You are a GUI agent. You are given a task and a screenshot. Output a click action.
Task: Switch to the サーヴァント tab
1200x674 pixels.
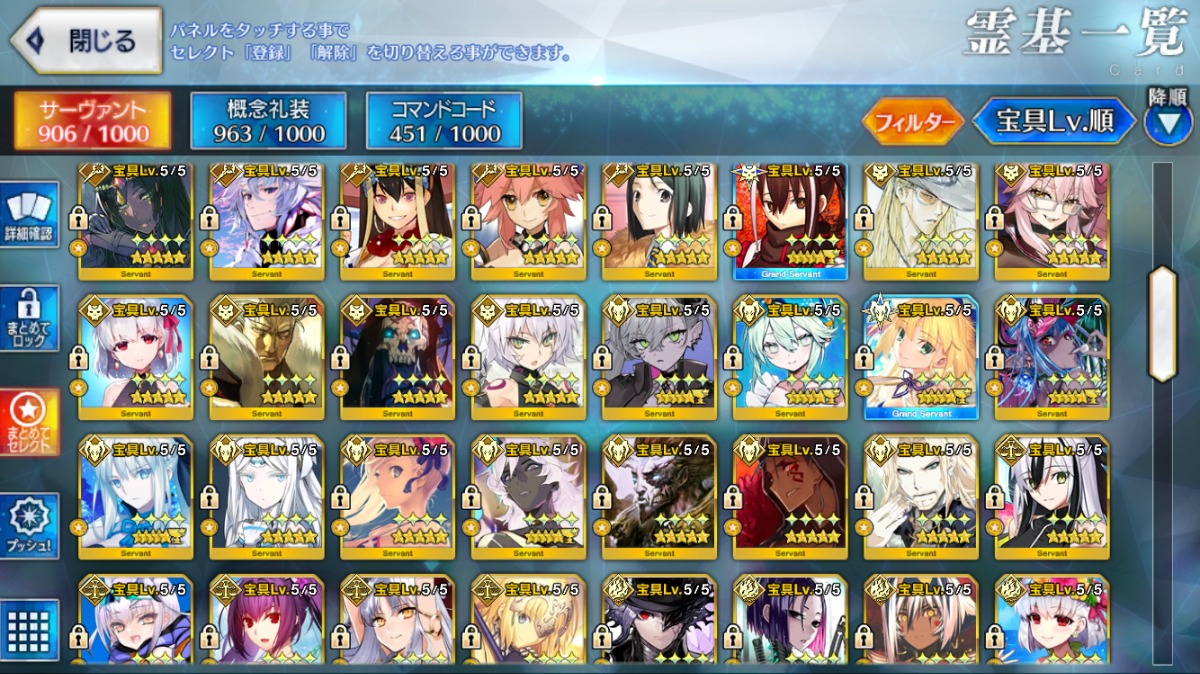[x=93, y=121]
